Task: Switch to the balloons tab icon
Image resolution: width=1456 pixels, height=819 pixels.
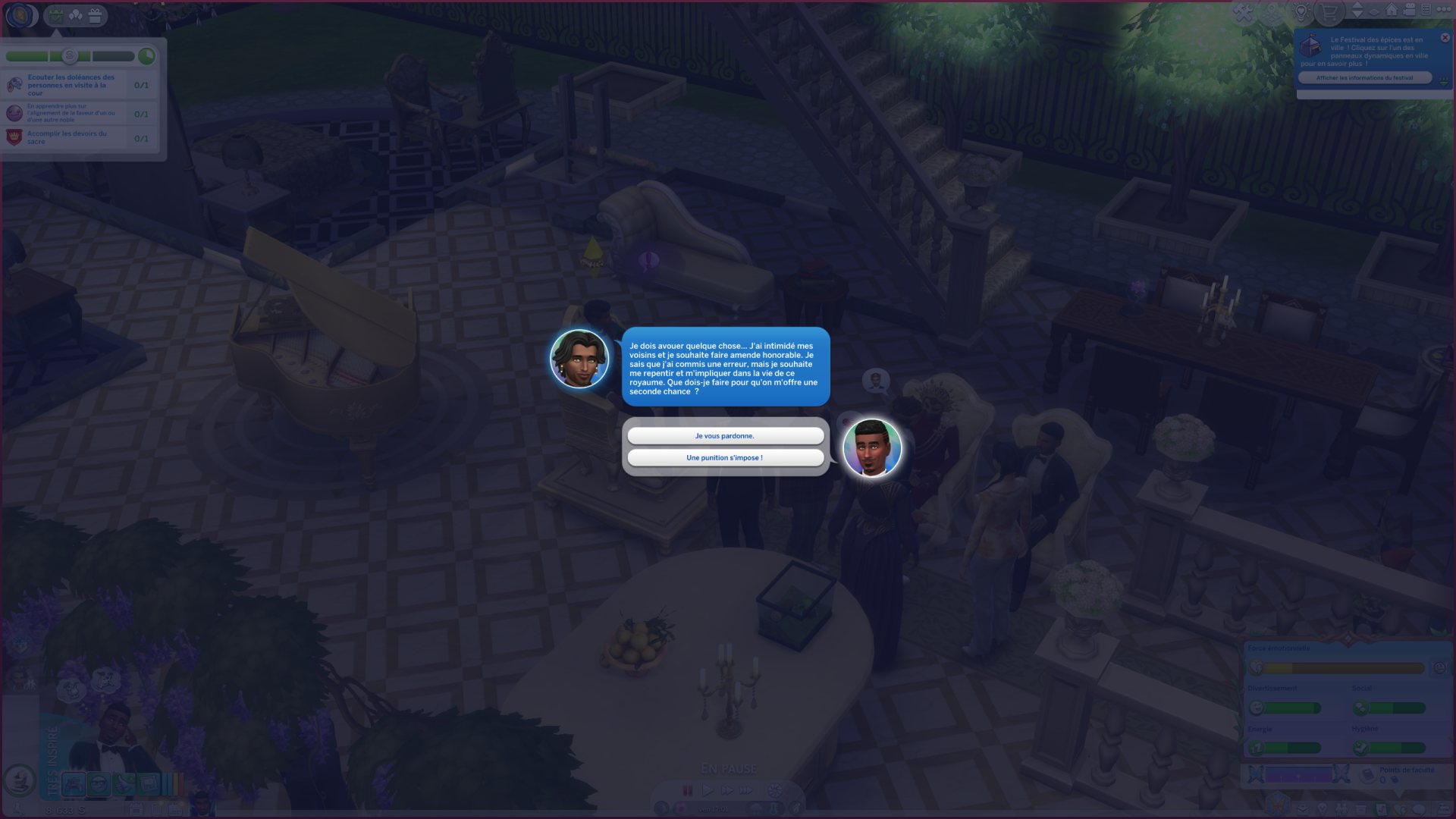Action: (75, 15)
